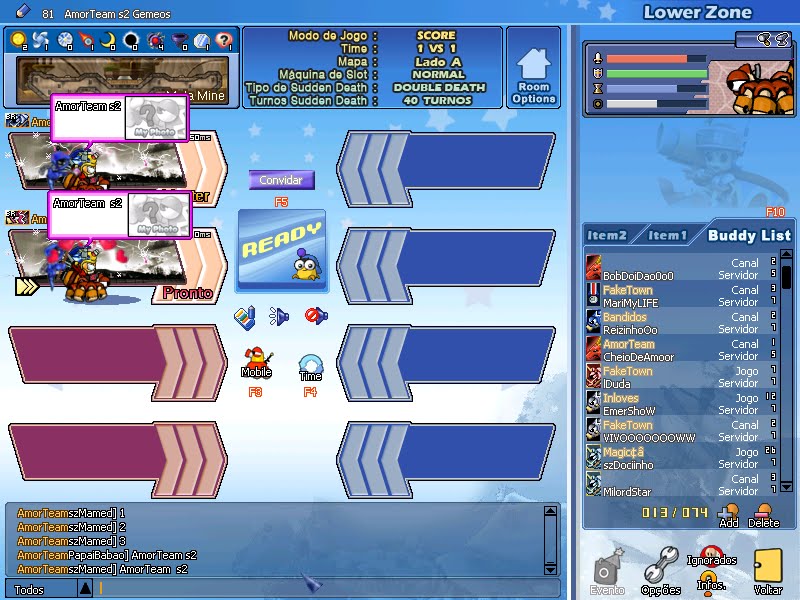Add a new buddy
800x600 pixels.
pyautogui.click(x=728, y=514)
